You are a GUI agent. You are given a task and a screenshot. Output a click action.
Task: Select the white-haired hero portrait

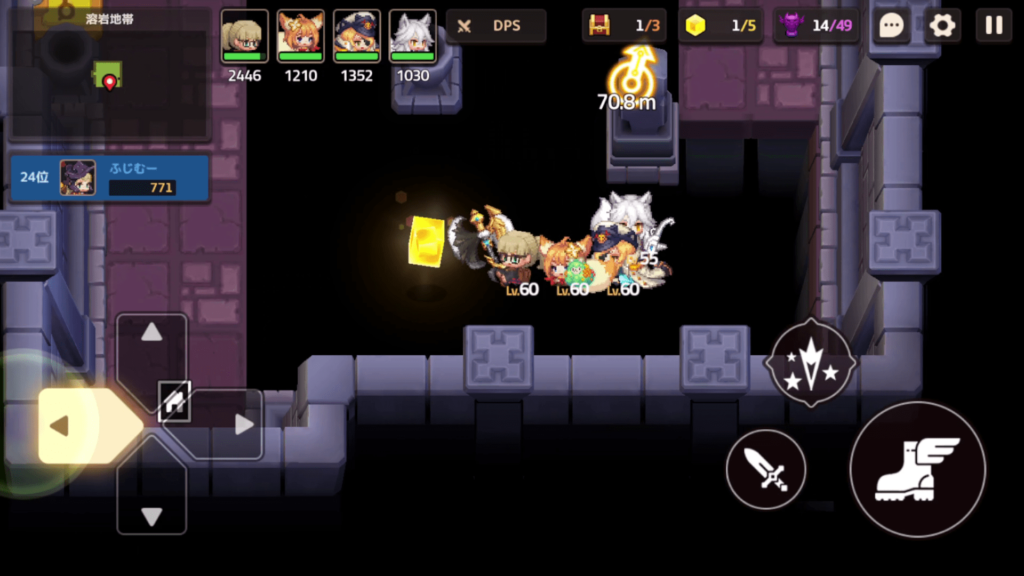[412, 37]
